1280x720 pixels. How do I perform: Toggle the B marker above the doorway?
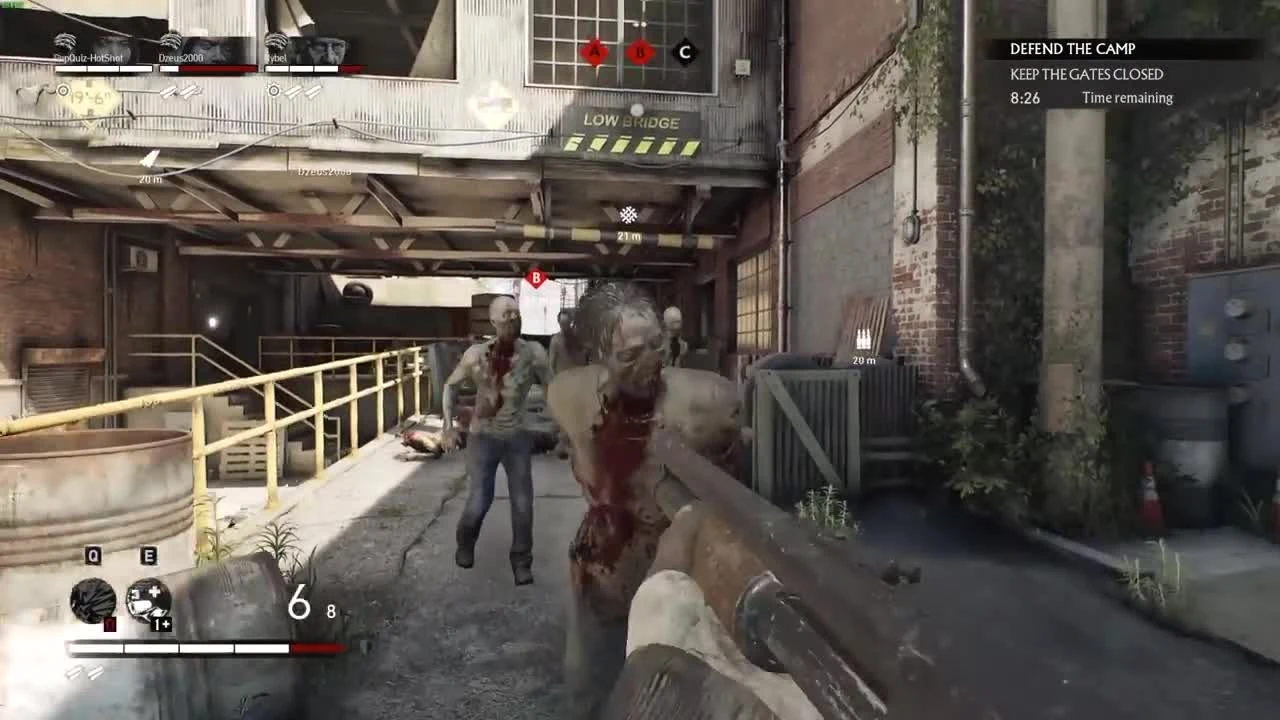tap(536, 278)
